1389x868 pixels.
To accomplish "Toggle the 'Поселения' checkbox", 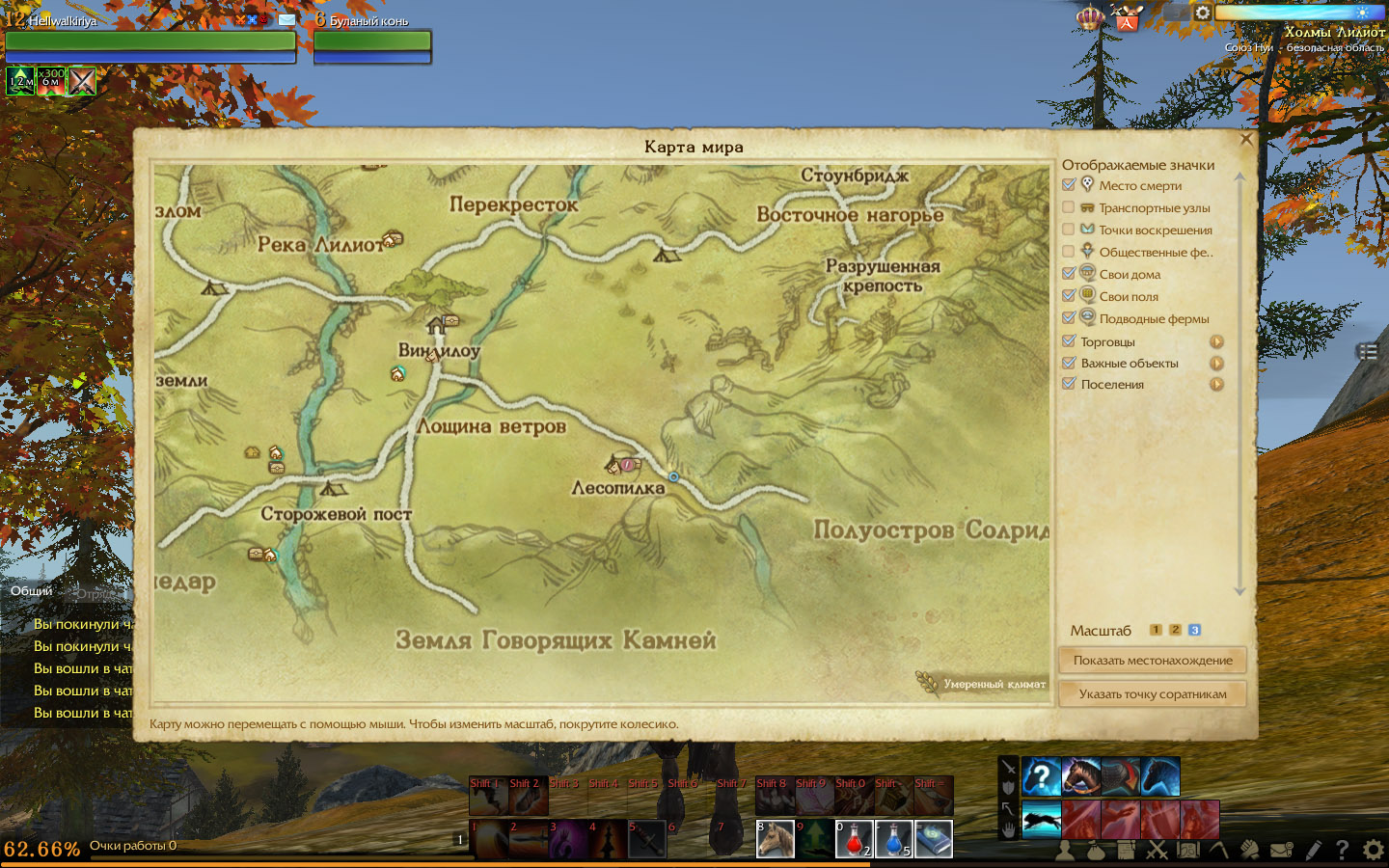I will tap(1069, 384).
